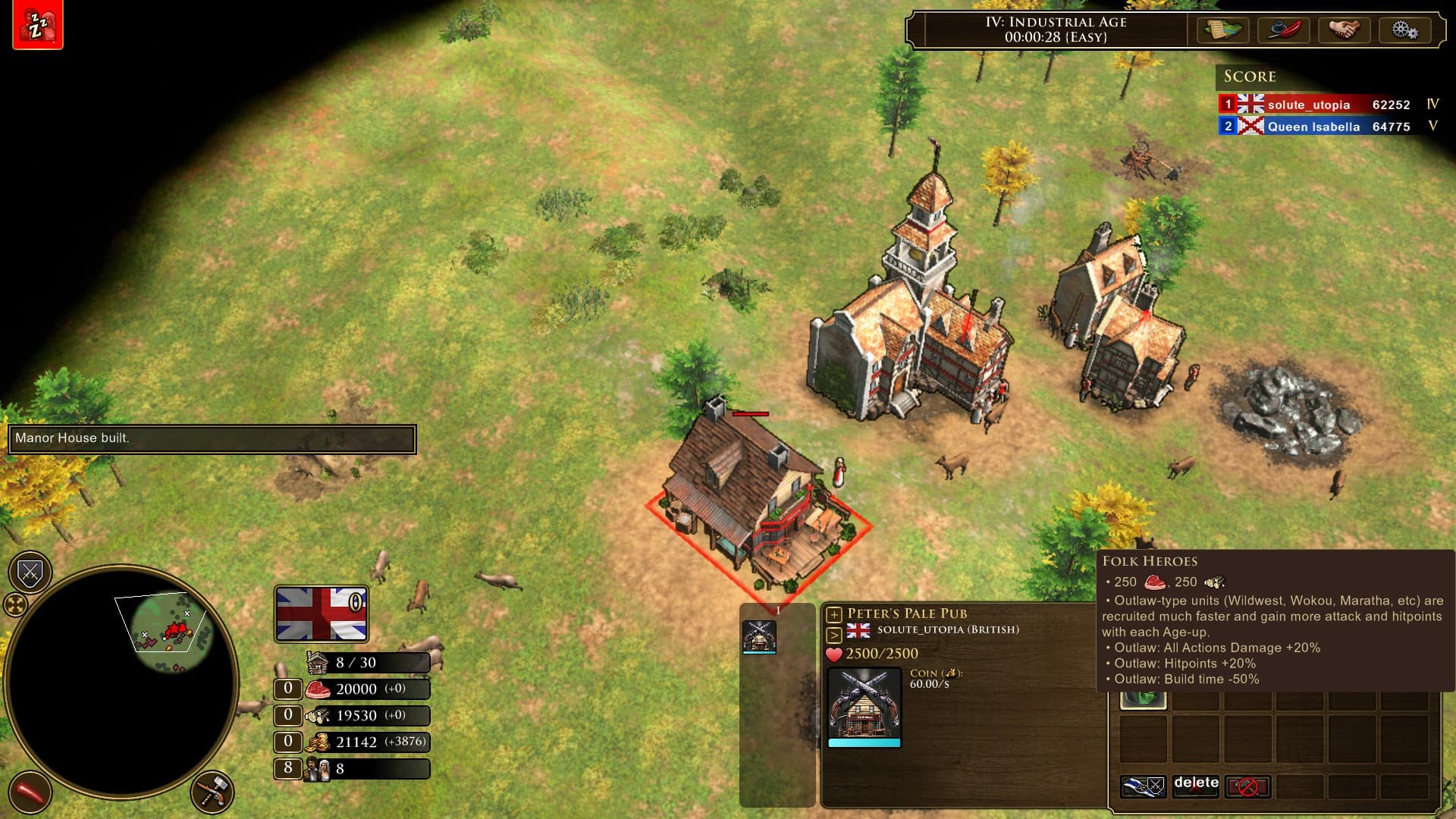This screenshot has height=819, width=1456.
Task: Click the flag and shield command button
Action: pyautogui.click(x=1143, y=786)
